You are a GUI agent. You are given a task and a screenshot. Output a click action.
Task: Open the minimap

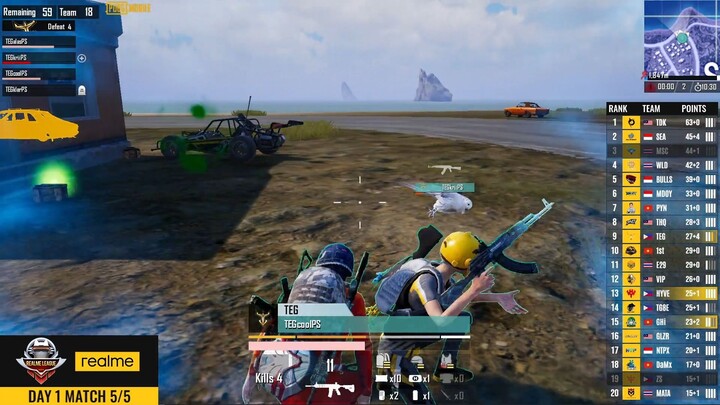pos(681,40)
